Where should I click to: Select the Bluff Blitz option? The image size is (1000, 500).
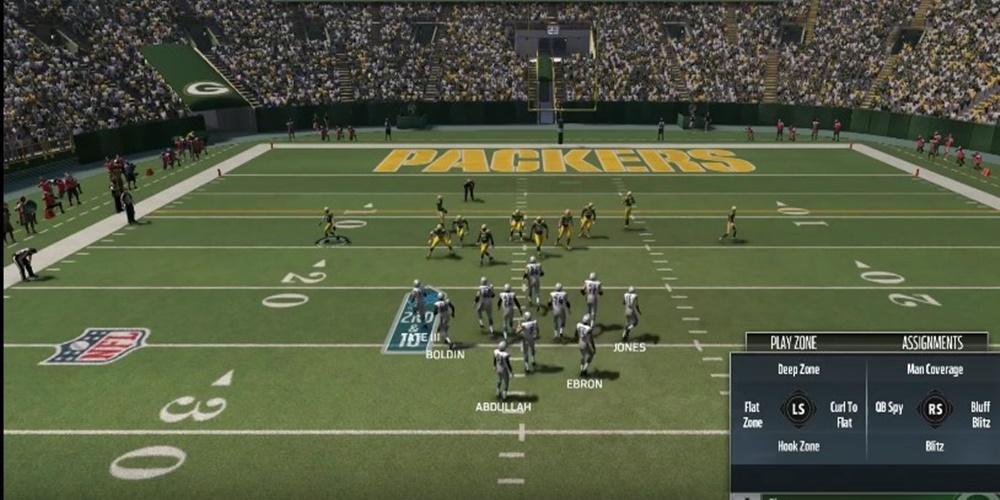pyautogui.click(x=978, y=414)
